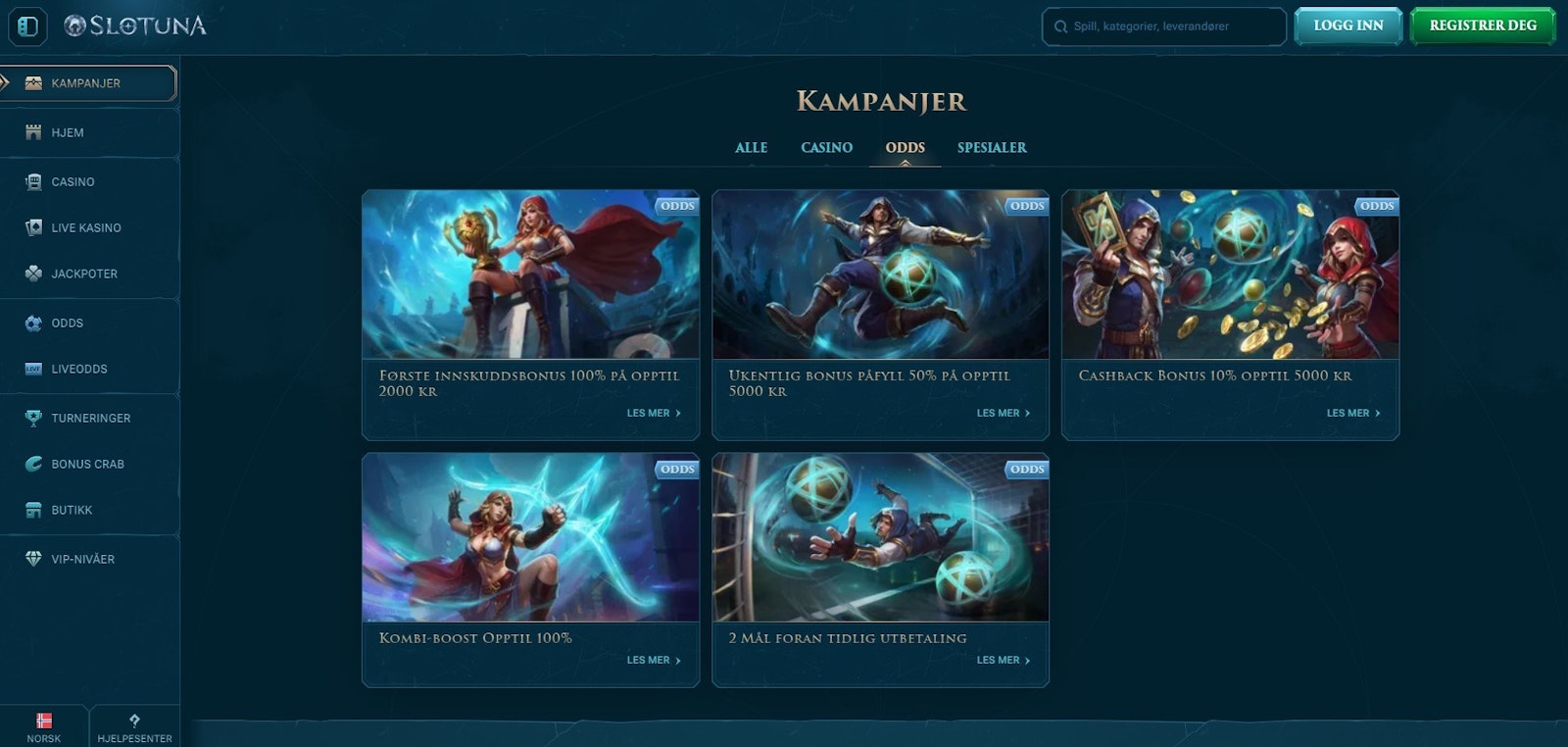Click LOGG INN
Image resolution: width=1568 pixels, height=747 pixels.
pyautogui.click(x=1347, y=26)
